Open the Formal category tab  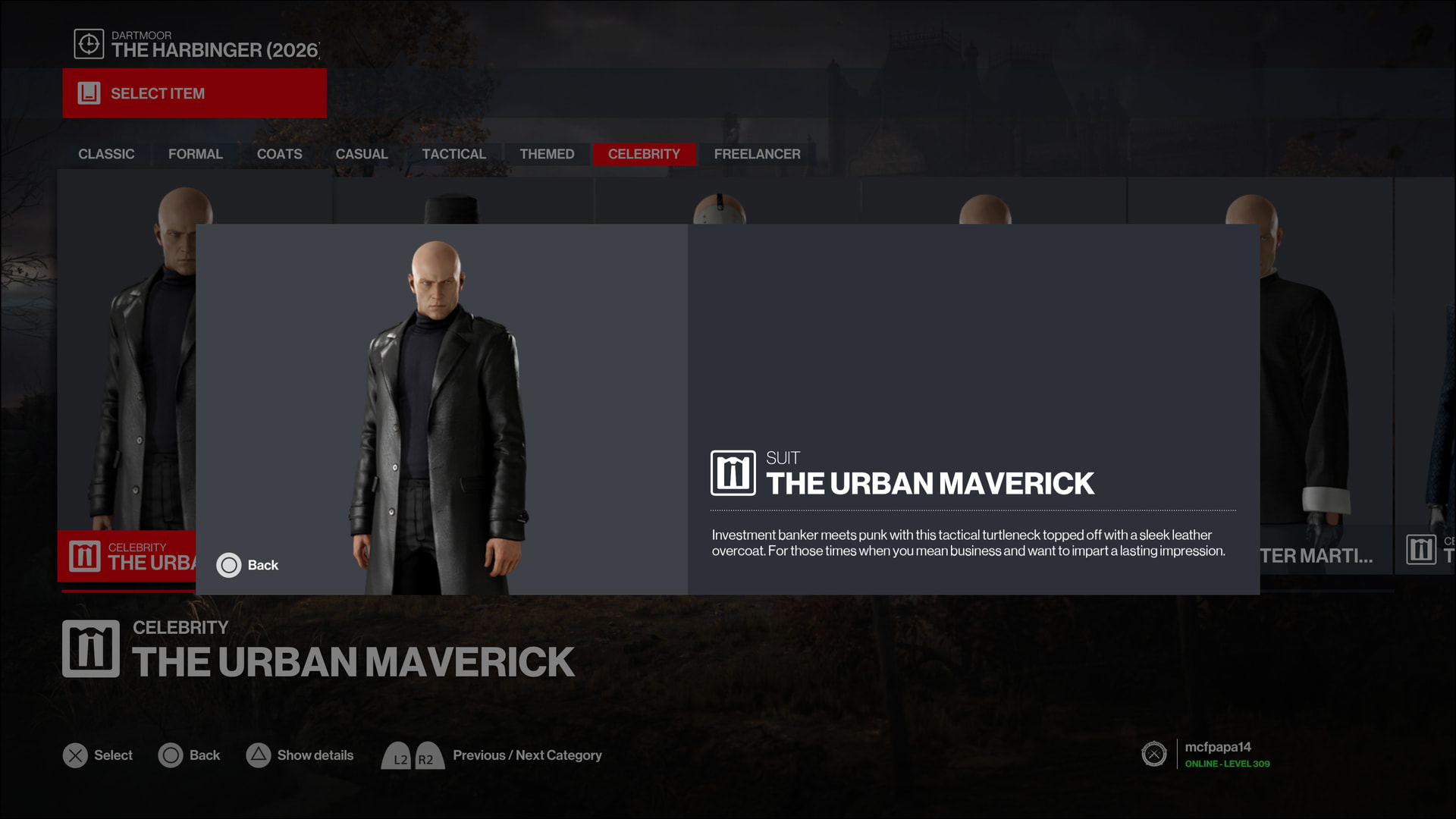195,154
